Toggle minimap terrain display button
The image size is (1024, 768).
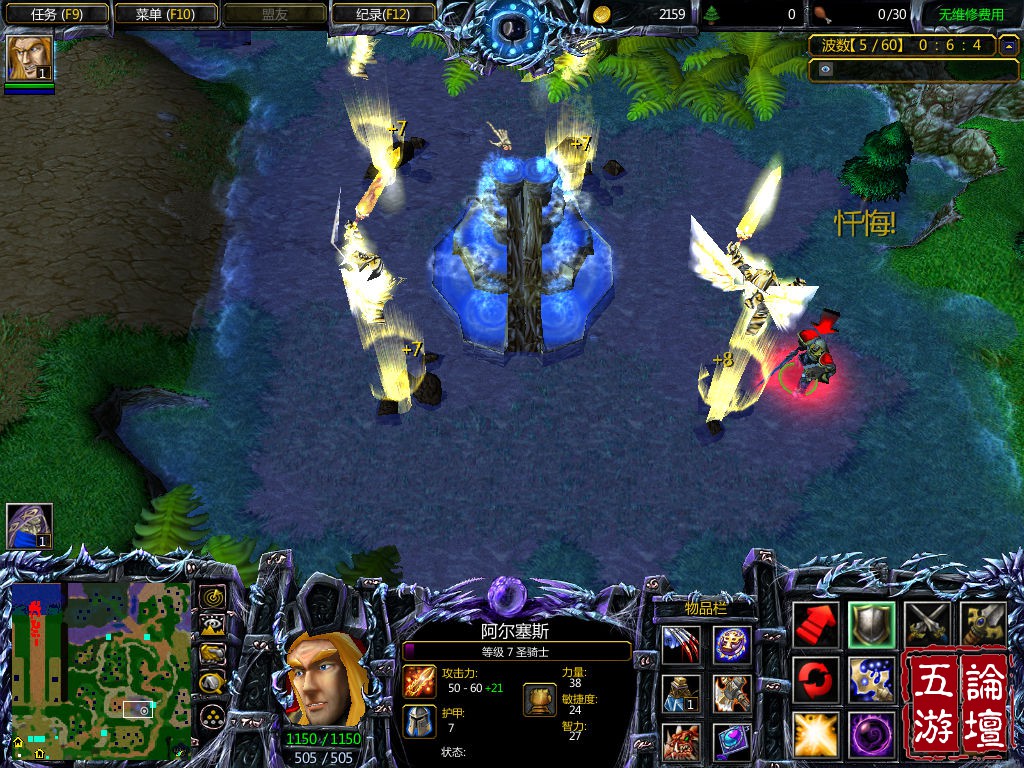[x=212, y=627]
